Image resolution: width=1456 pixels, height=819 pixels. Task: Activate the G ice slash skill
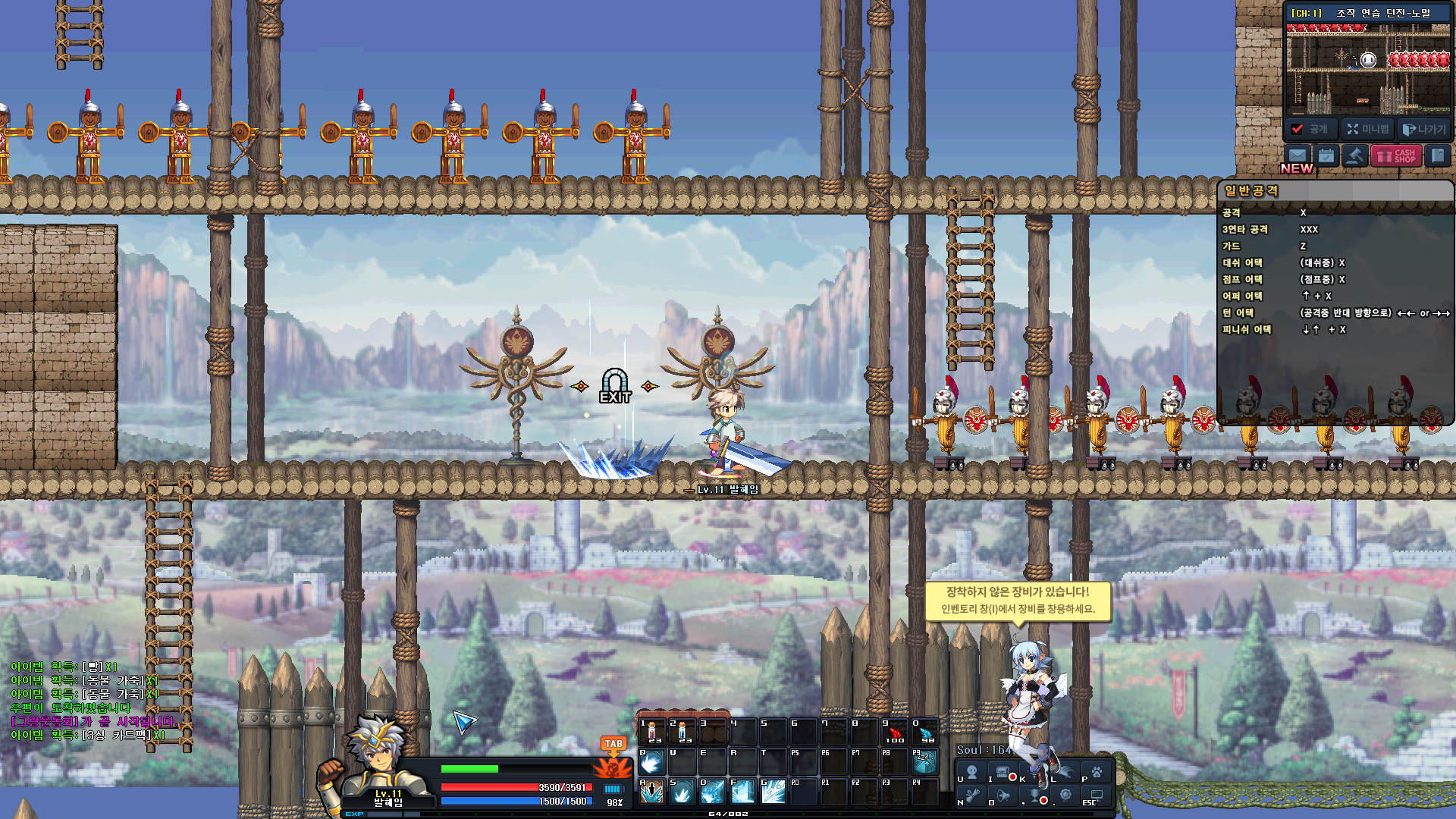[x=773, y=792]
